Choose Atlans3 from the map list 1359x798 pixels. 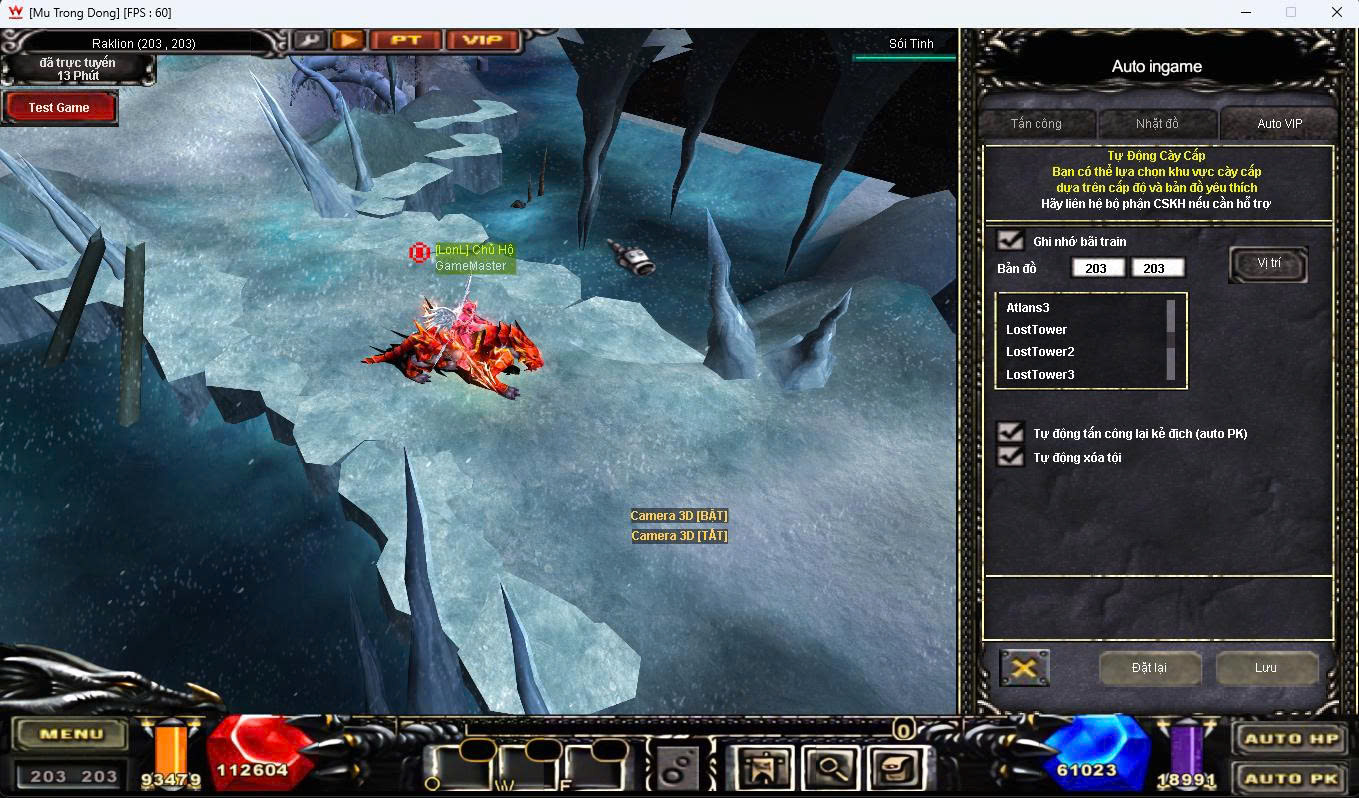tap(1028, 308)
